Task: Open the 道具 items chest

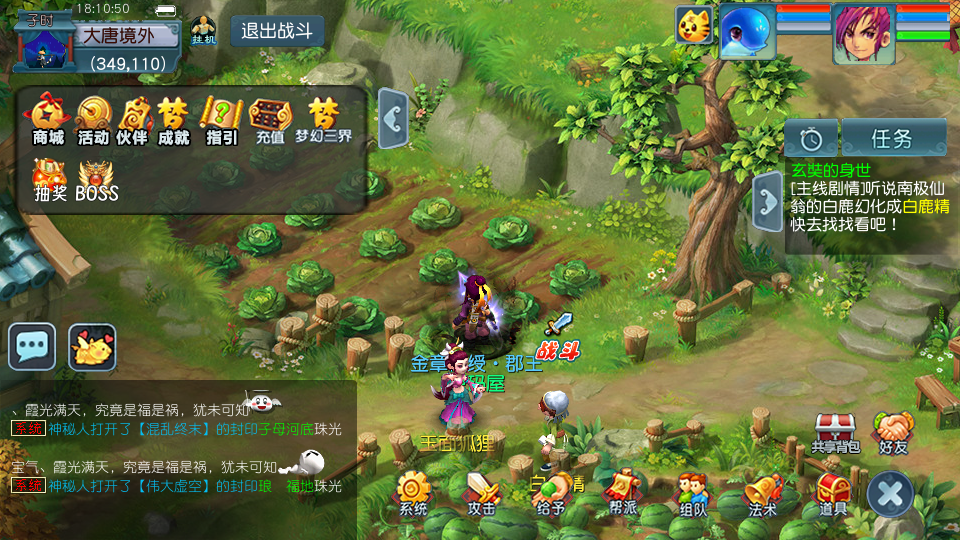Action: pos(832,492)
